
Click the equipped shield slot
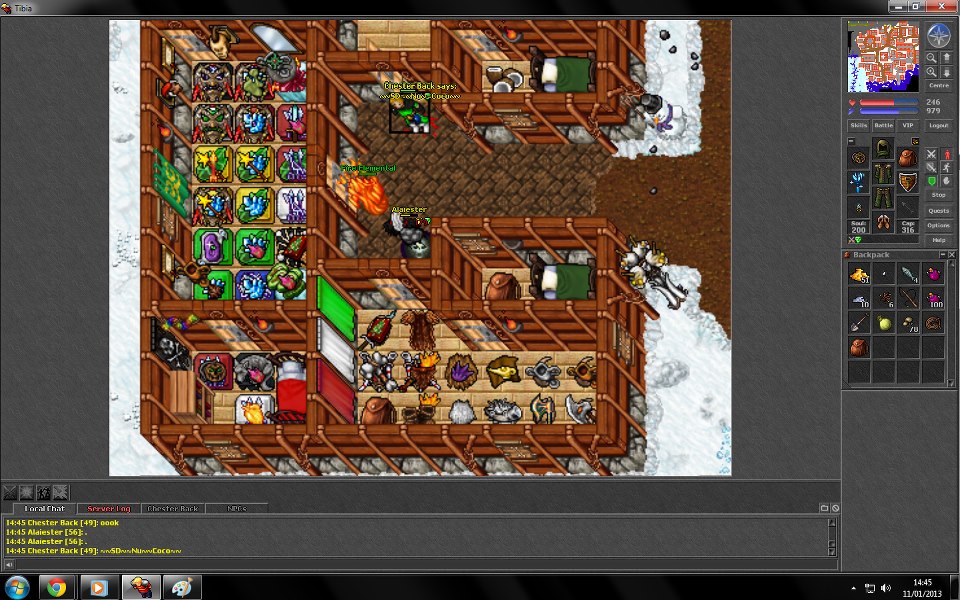tap(908, 182)
